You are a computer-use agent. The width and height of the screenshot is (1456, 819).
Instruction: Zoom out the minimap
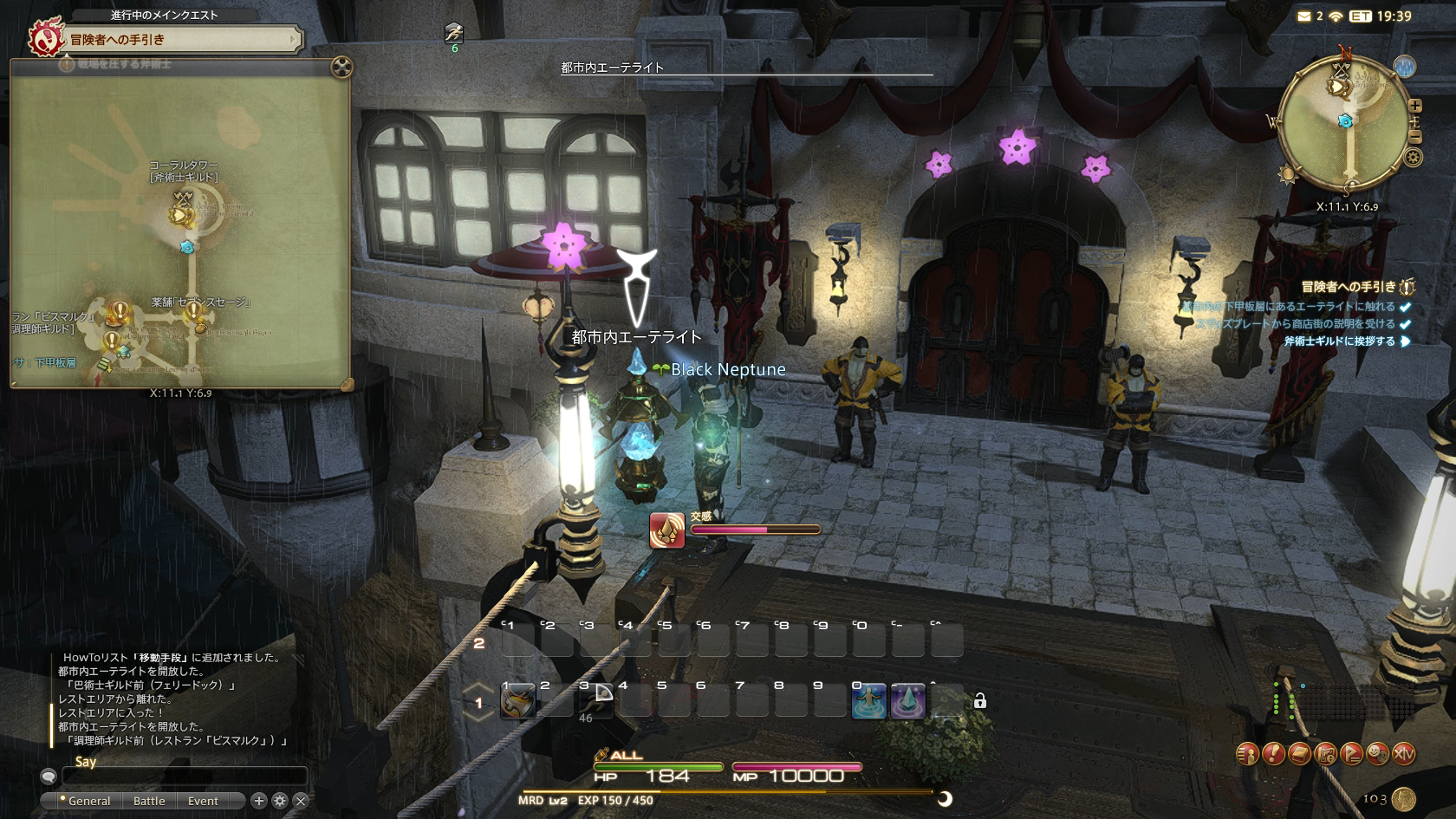click(1415, 137)
